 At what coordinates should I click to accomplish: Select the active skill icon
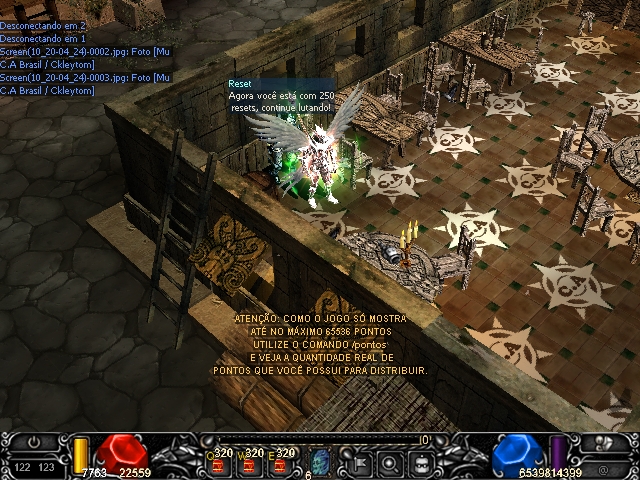click(x=321, y=461)
